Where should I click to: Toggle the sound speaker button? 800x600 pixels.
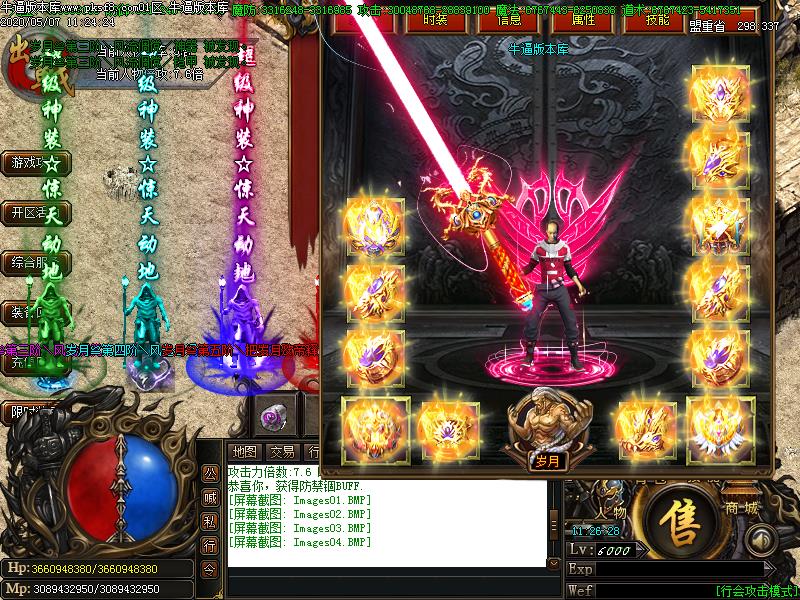pyautogui.click(x=761, y=541)
